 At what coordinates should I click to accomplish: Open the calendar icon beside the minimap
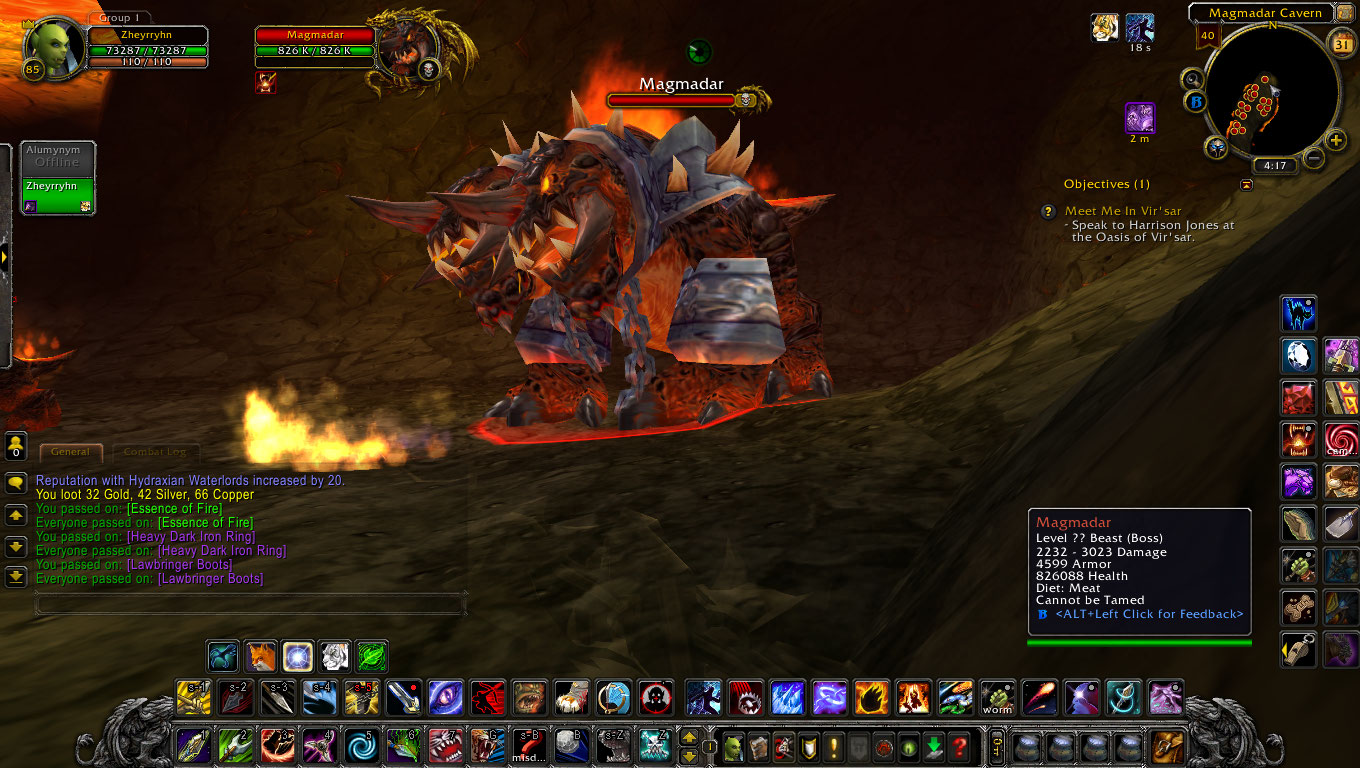(1341, 42)
